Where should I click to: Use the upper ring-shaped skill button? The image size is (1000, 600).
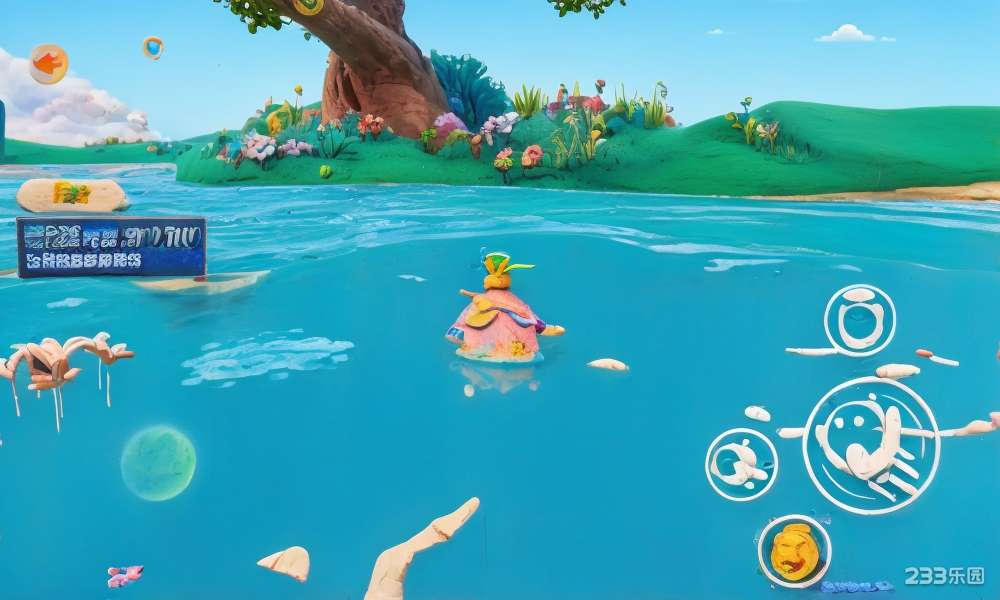pyautogui.click(x=859, y=320)
